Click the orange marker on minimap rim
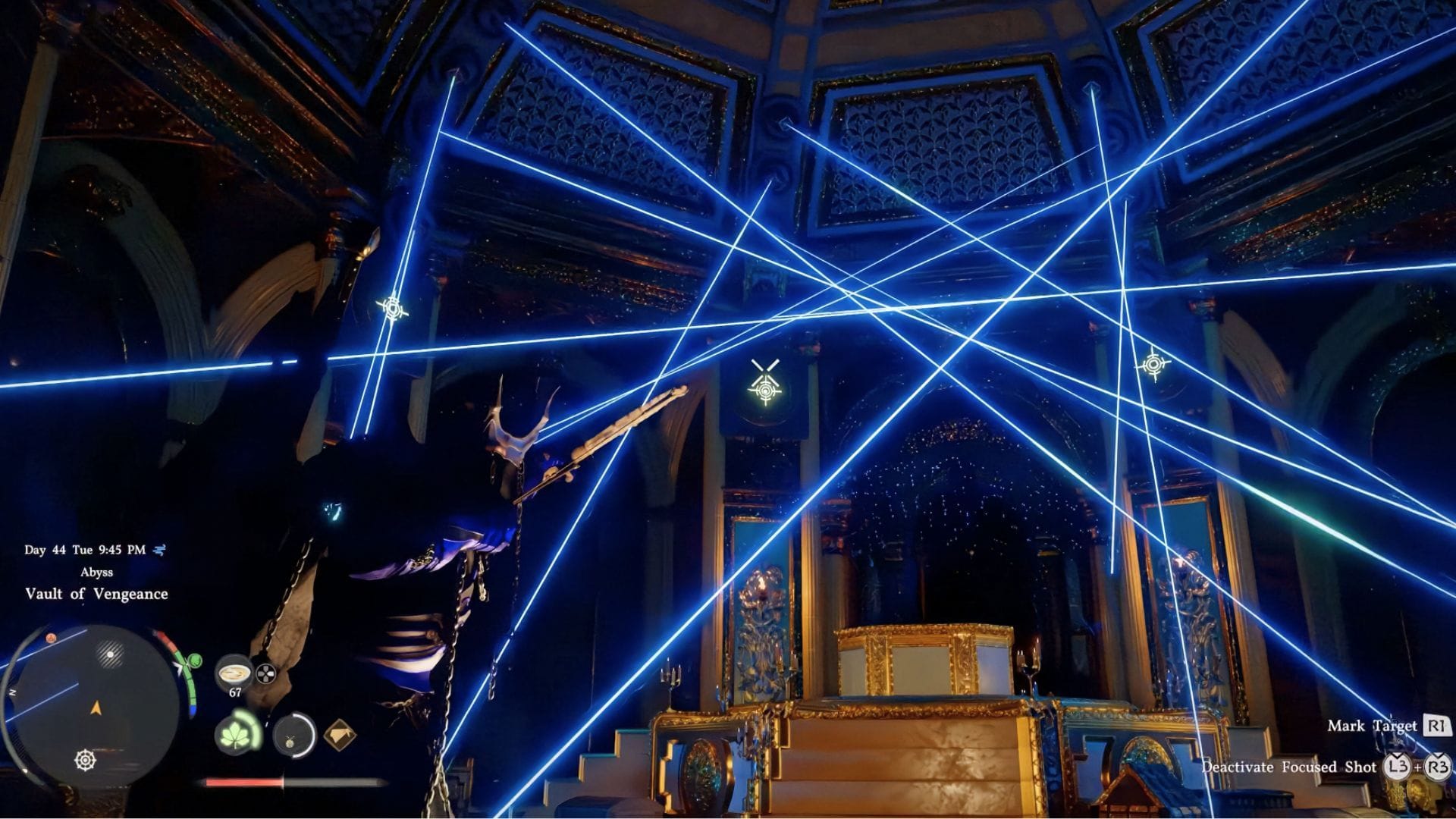Screen dimensions: 1456x819 click(x=51, y=638)
